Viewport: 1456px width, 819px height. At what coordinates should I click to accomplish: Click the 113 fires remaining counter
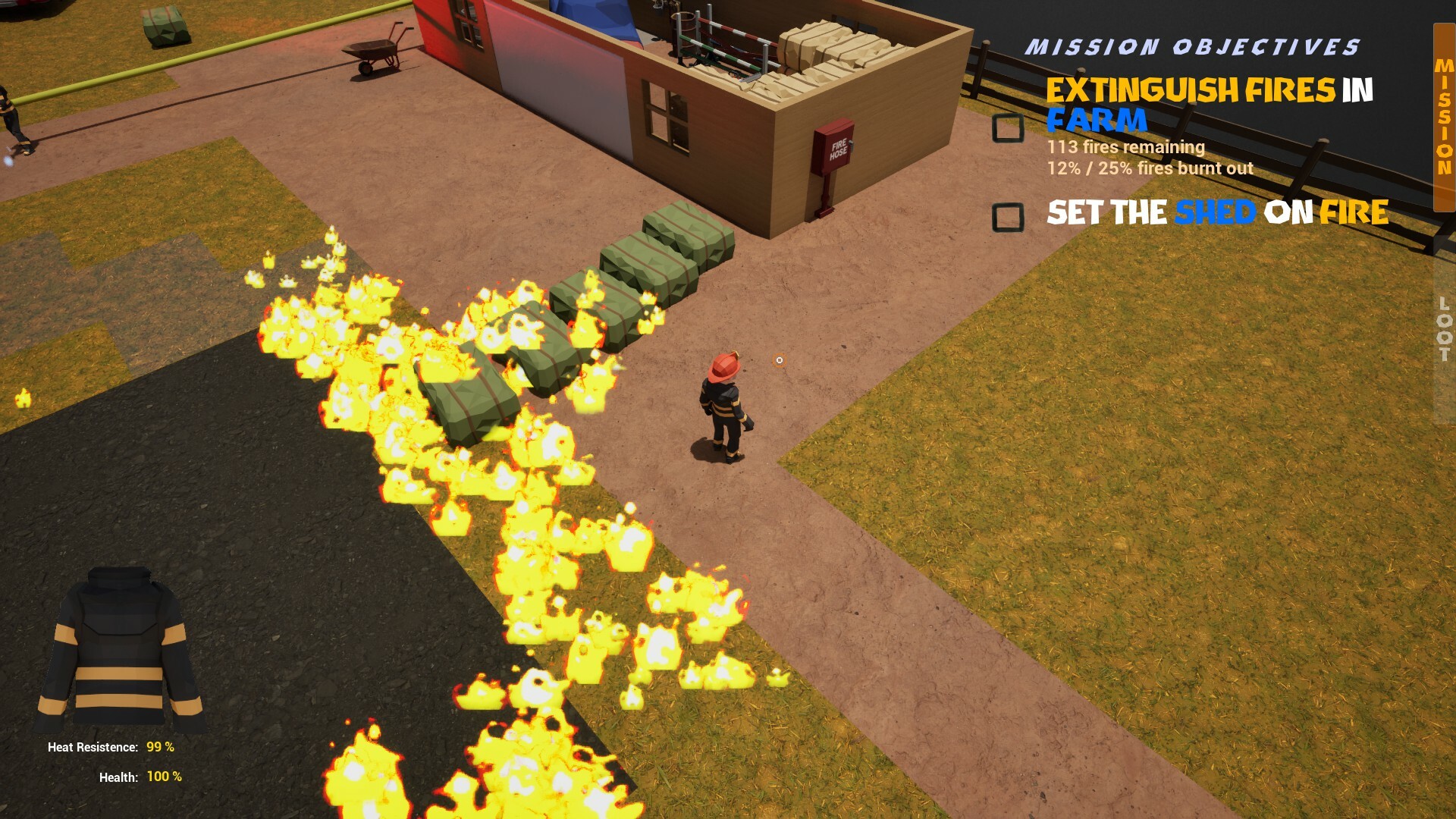[x=1126, y=147]
